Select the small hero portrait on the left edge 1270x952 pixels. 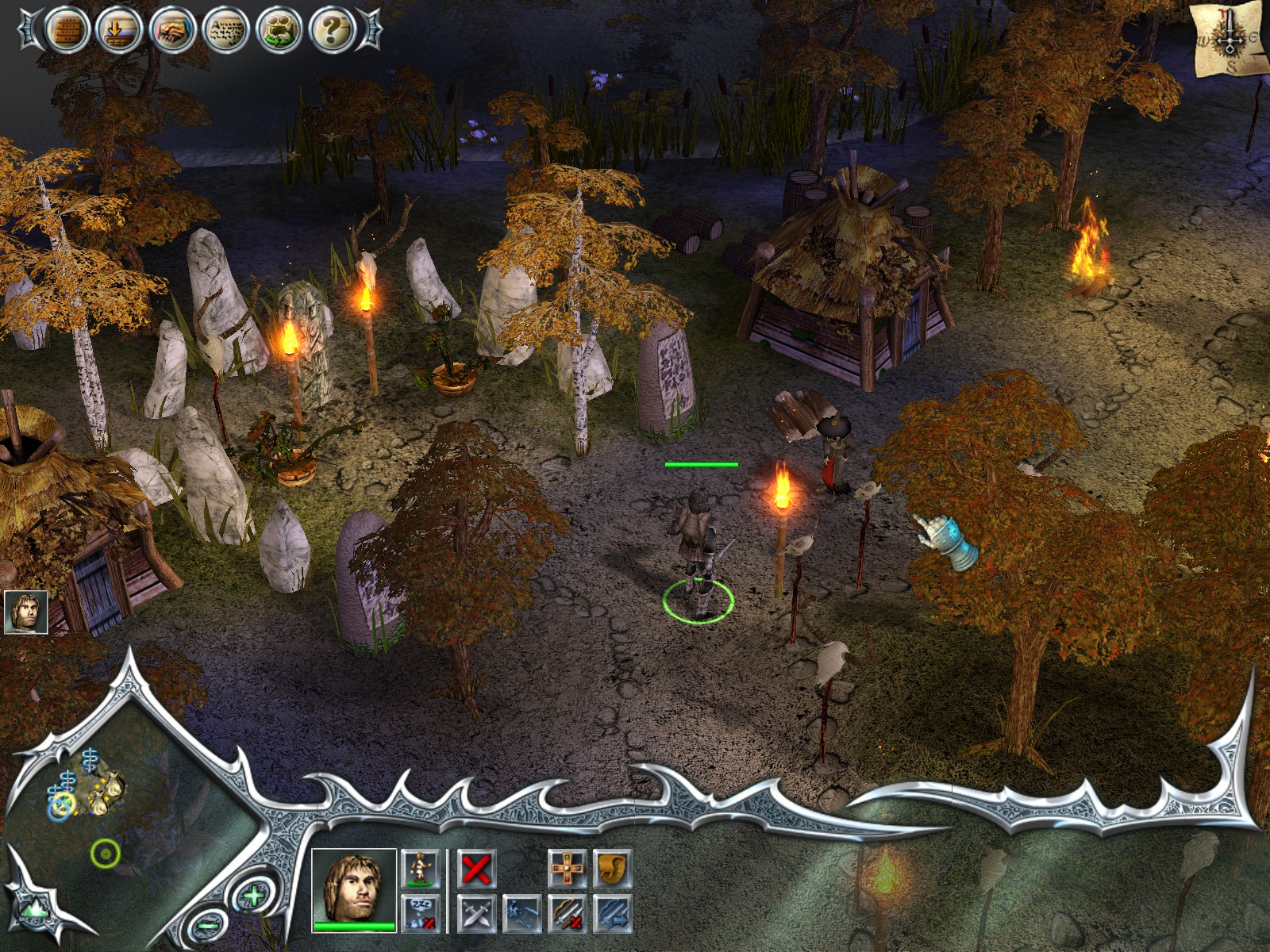(x=25, y=612)
